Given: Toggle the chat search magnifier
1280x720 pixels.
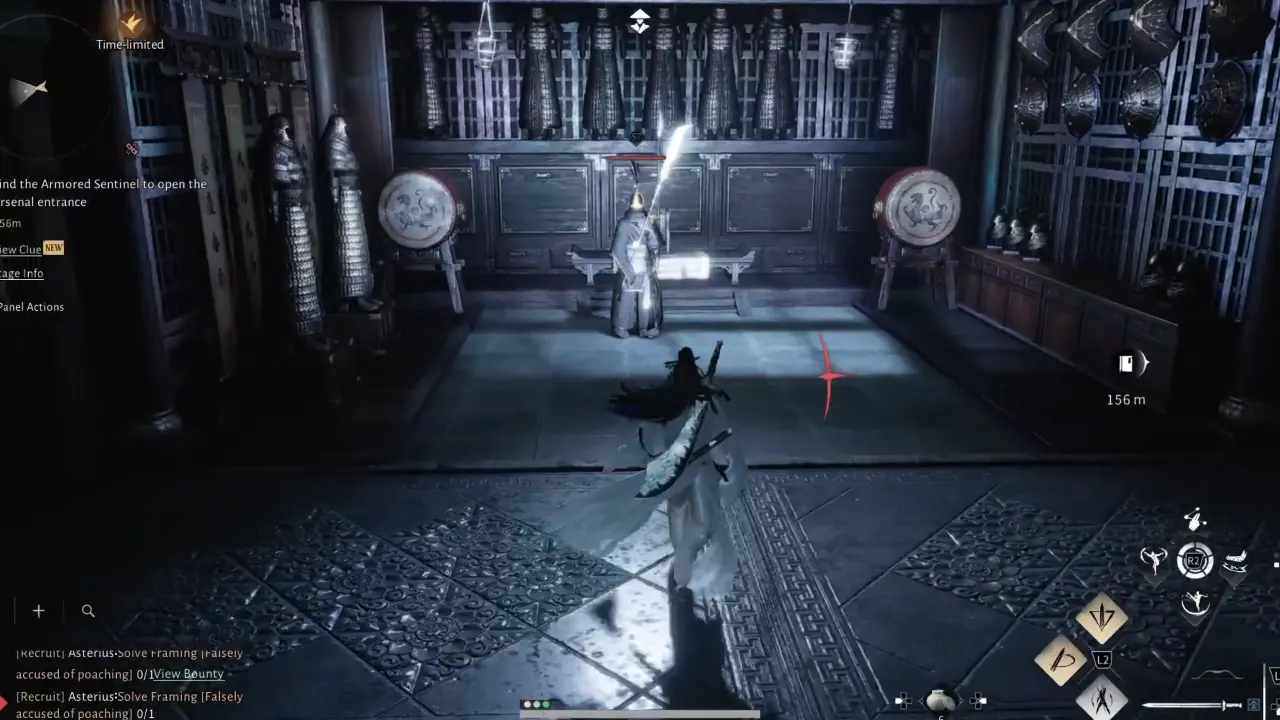Looking at the screenshot, I should pyautogui.click(x=88, y=610).
